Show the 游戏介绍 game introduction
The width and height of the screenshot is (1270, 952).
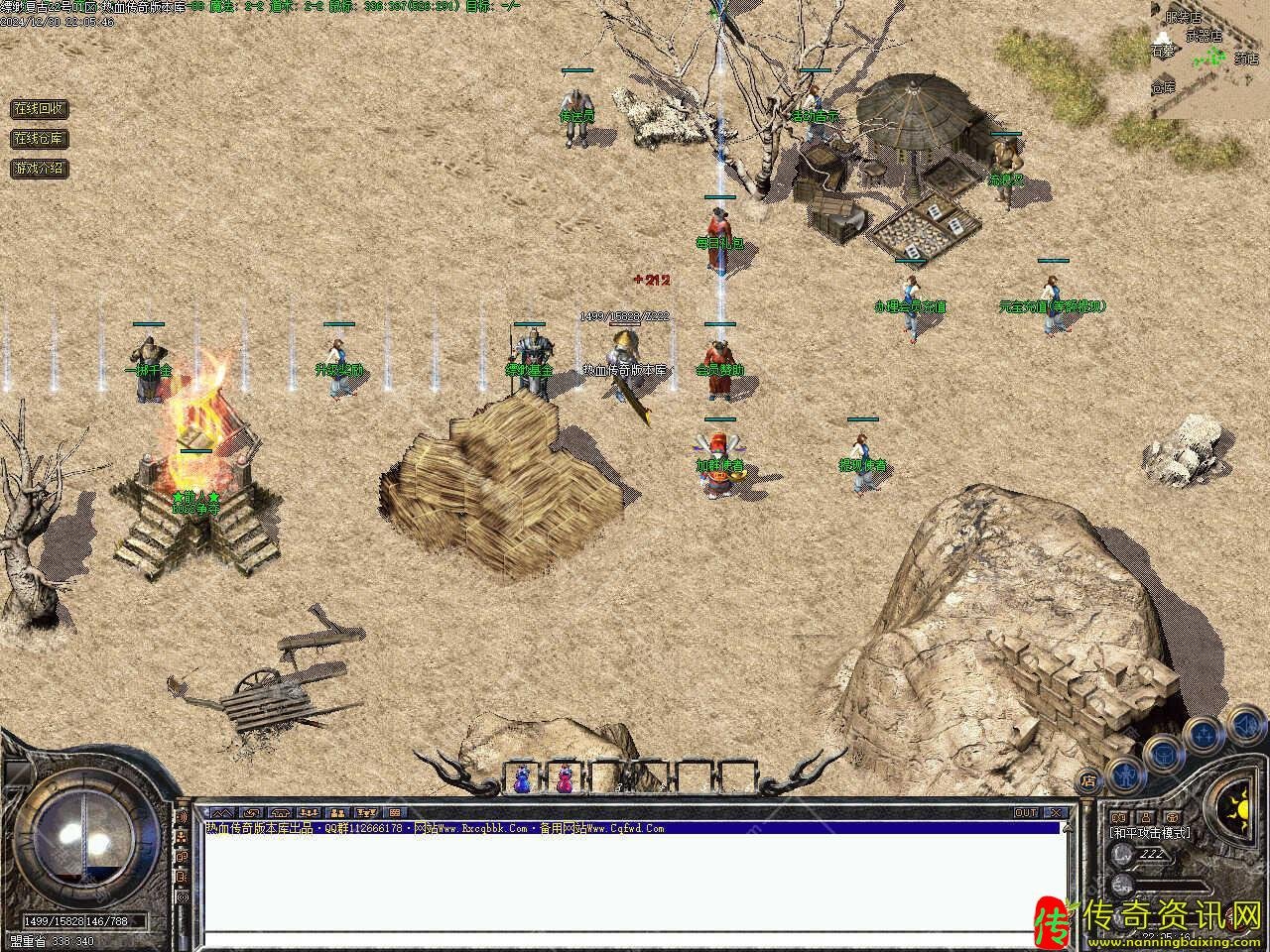(40, 168)
